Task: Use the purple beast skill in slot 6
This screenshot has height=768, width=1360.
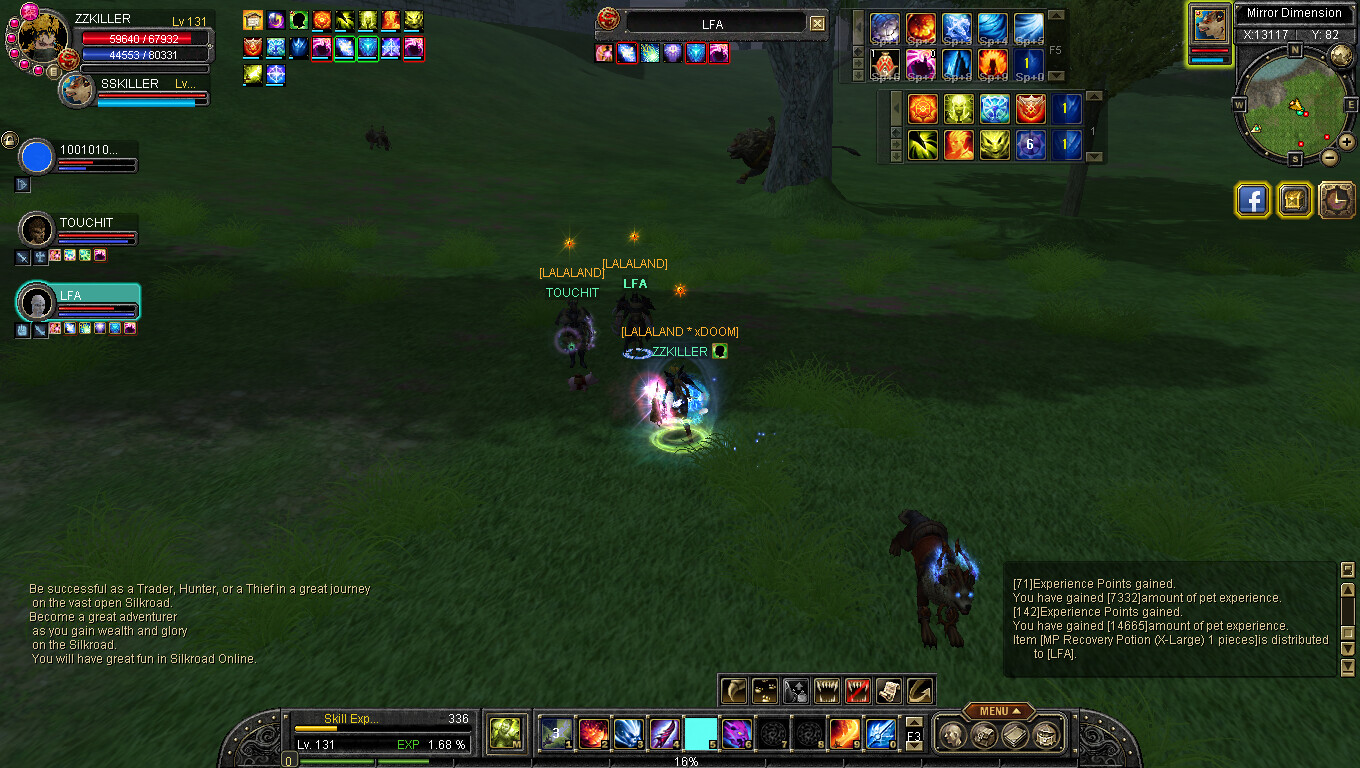Action: 737,734
